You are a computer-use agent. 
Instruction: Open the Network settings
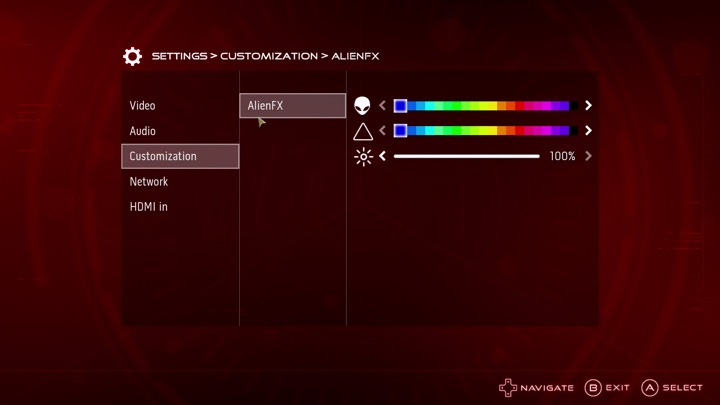click(x=149, y=182)
